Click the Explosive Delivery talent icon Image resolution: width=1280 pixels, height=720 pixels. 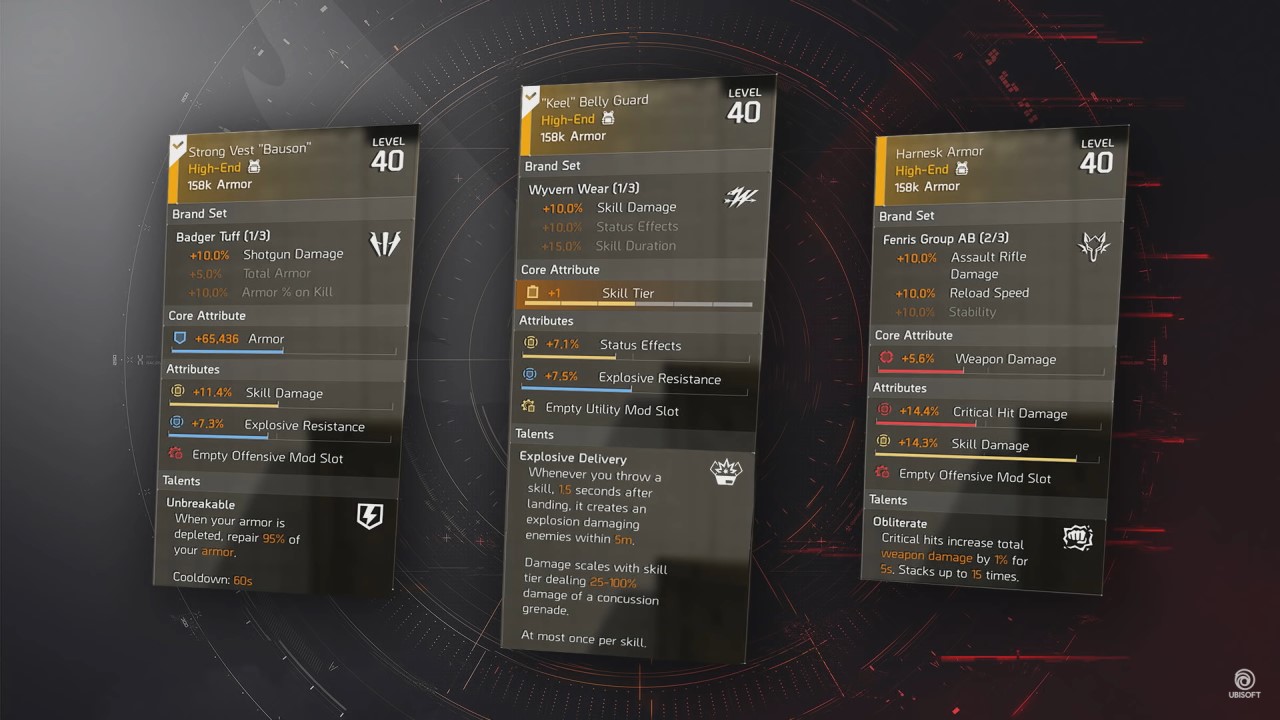pos(726,470)
